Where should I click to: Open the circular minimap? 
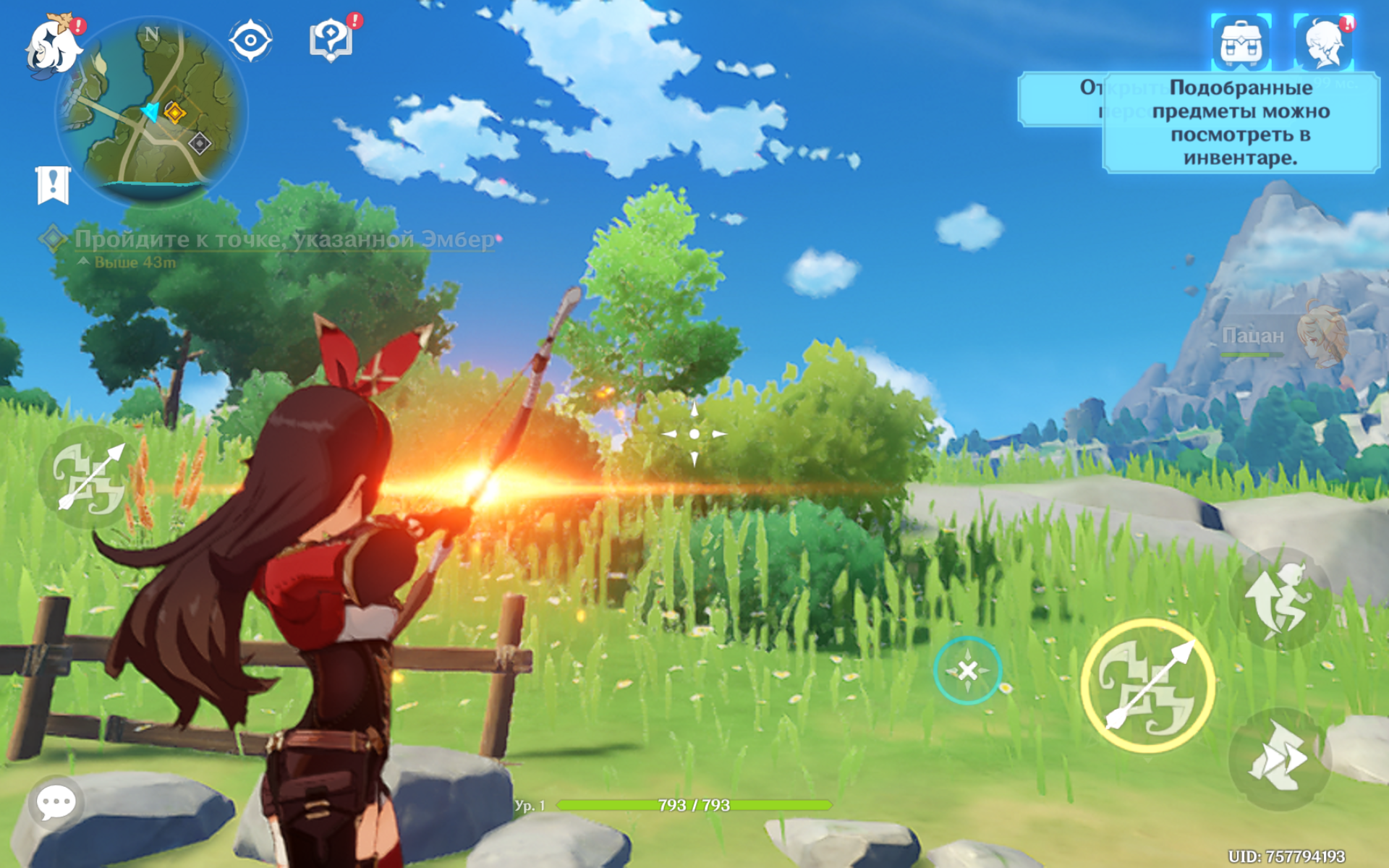coord(153,112)
